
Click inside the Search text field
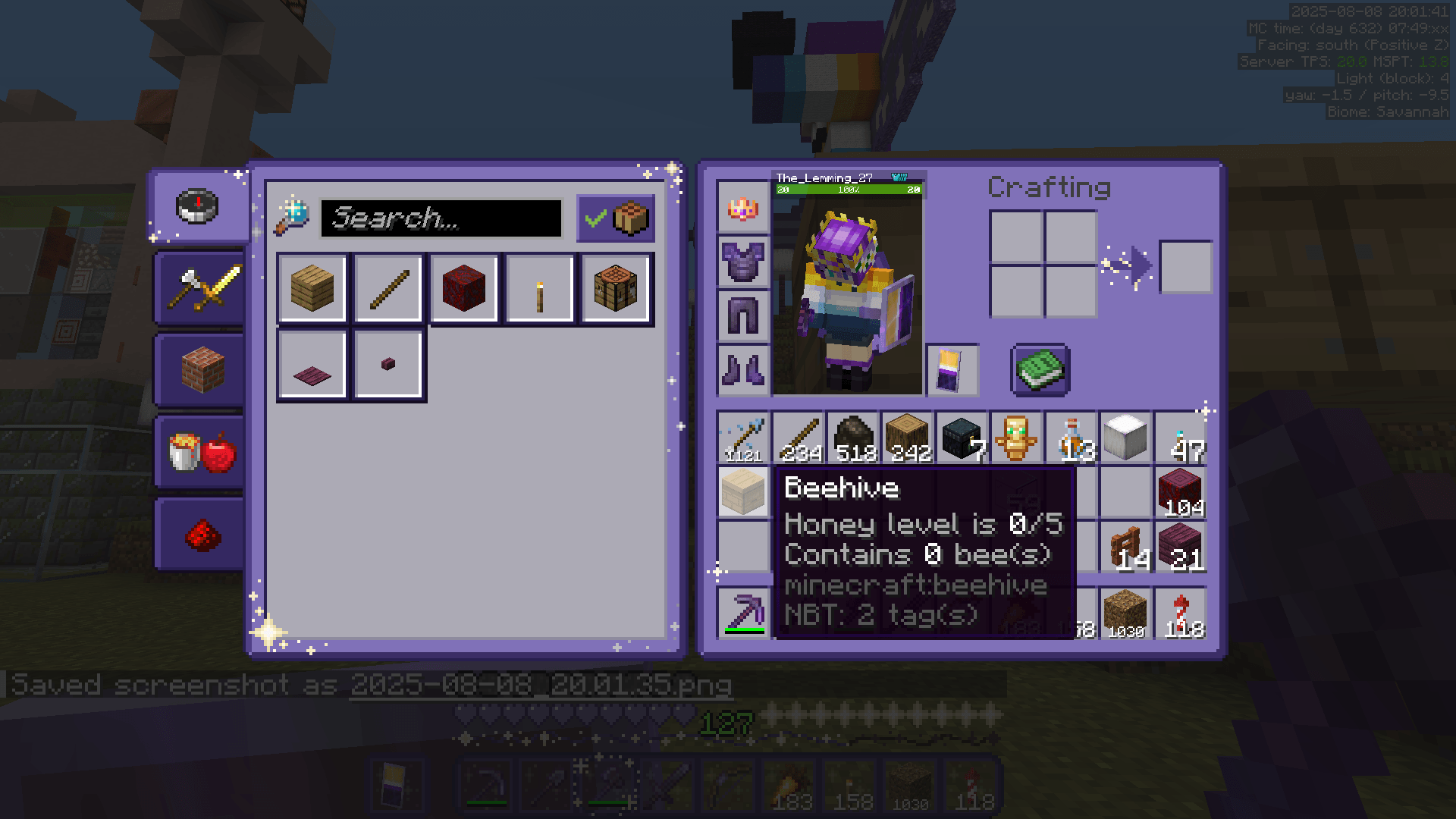[440, 218]
